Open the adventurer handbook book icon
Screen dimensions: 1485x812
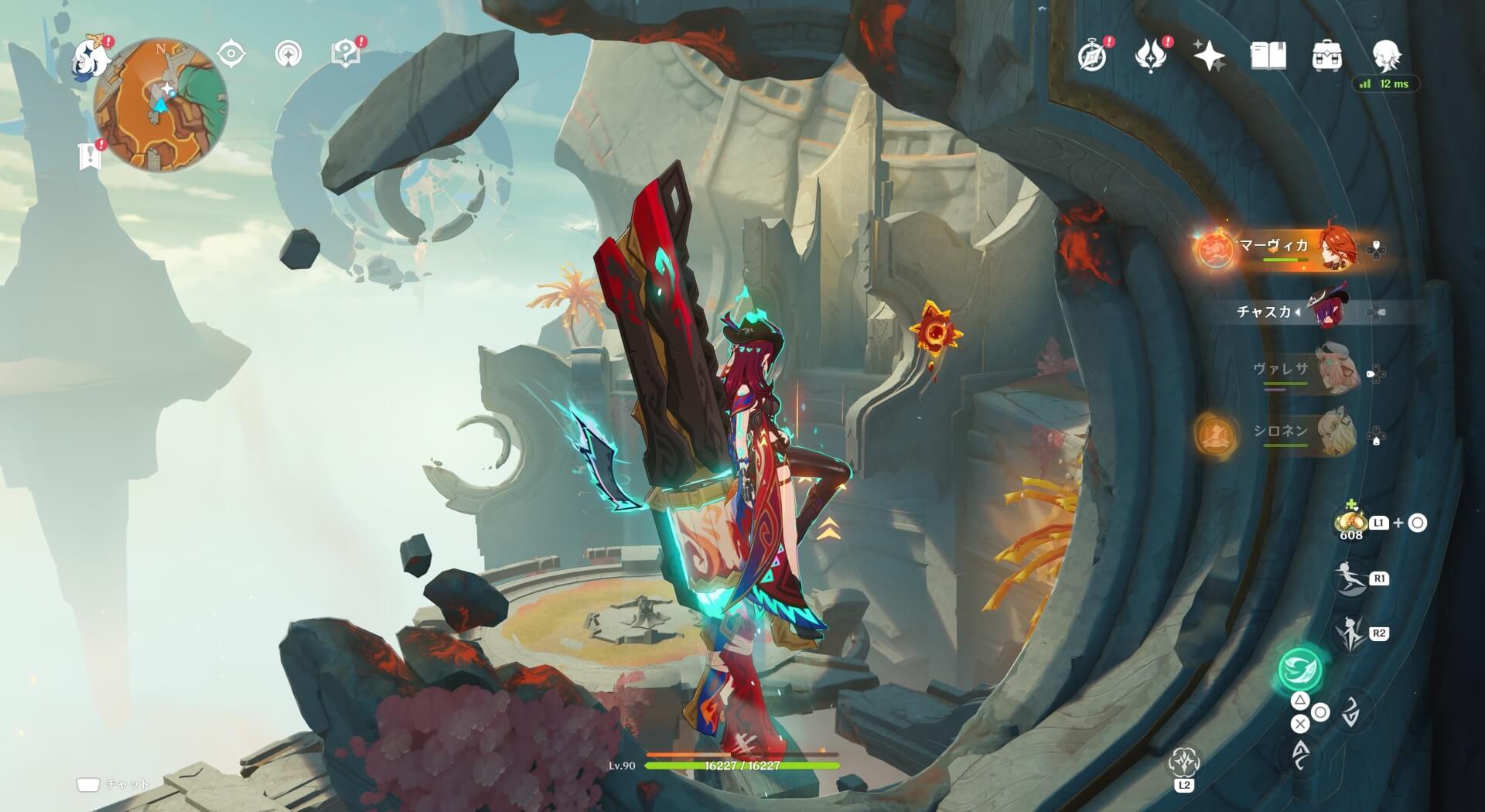(1268, 56)
